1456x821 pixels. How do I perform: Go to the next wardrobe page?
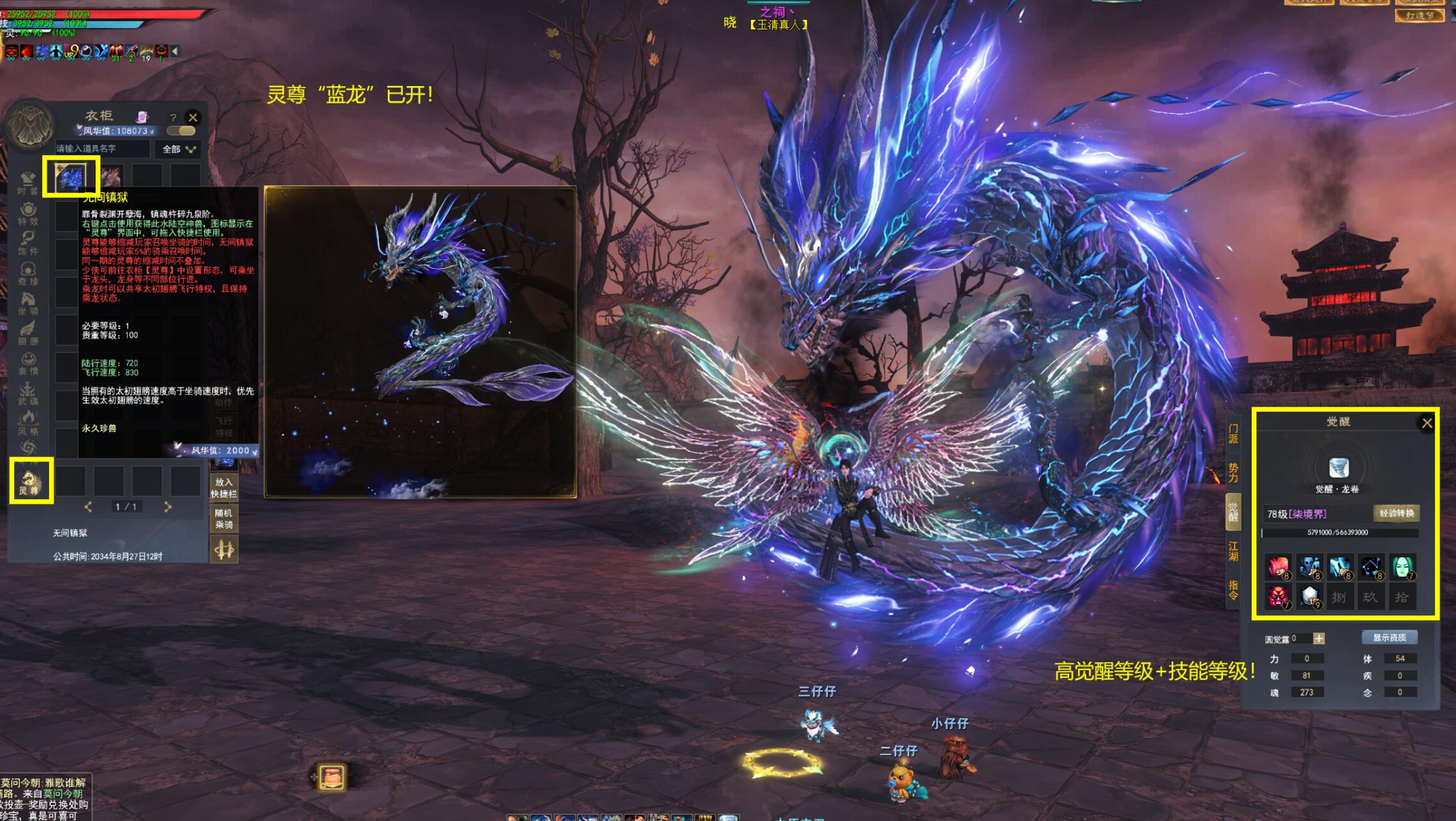point(168,507)
